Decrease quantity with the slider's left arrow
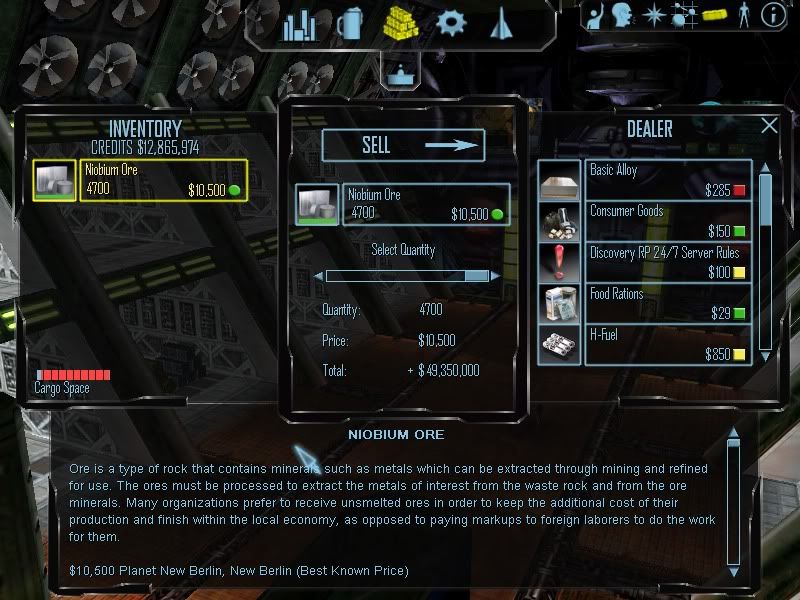 click(x=319, y=275)
